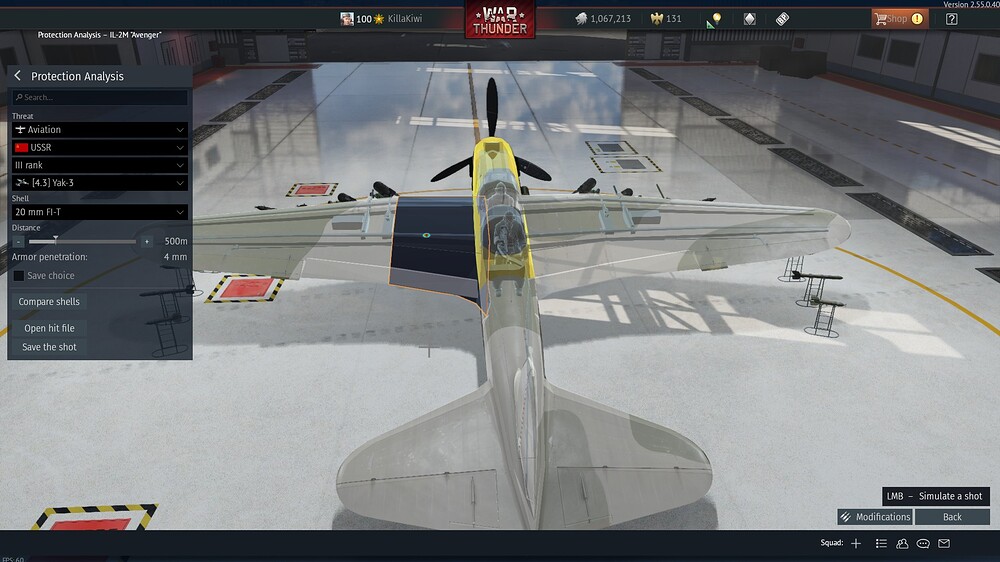Save the shot
This screenshot has width=1000, height=562.
click(x=49, y=347)
